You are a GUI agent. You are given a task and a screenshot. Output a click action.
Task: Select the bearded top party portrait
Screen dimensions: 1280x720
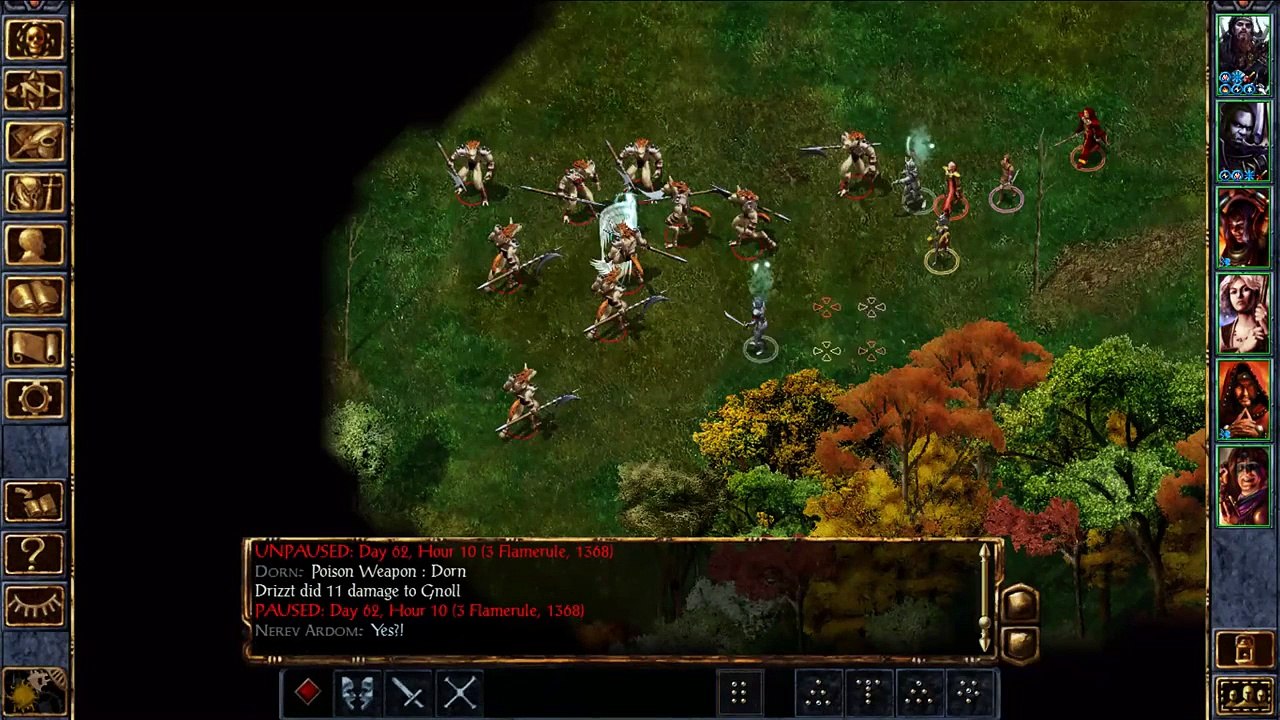pyautogui.click(x=1243, y=55)
